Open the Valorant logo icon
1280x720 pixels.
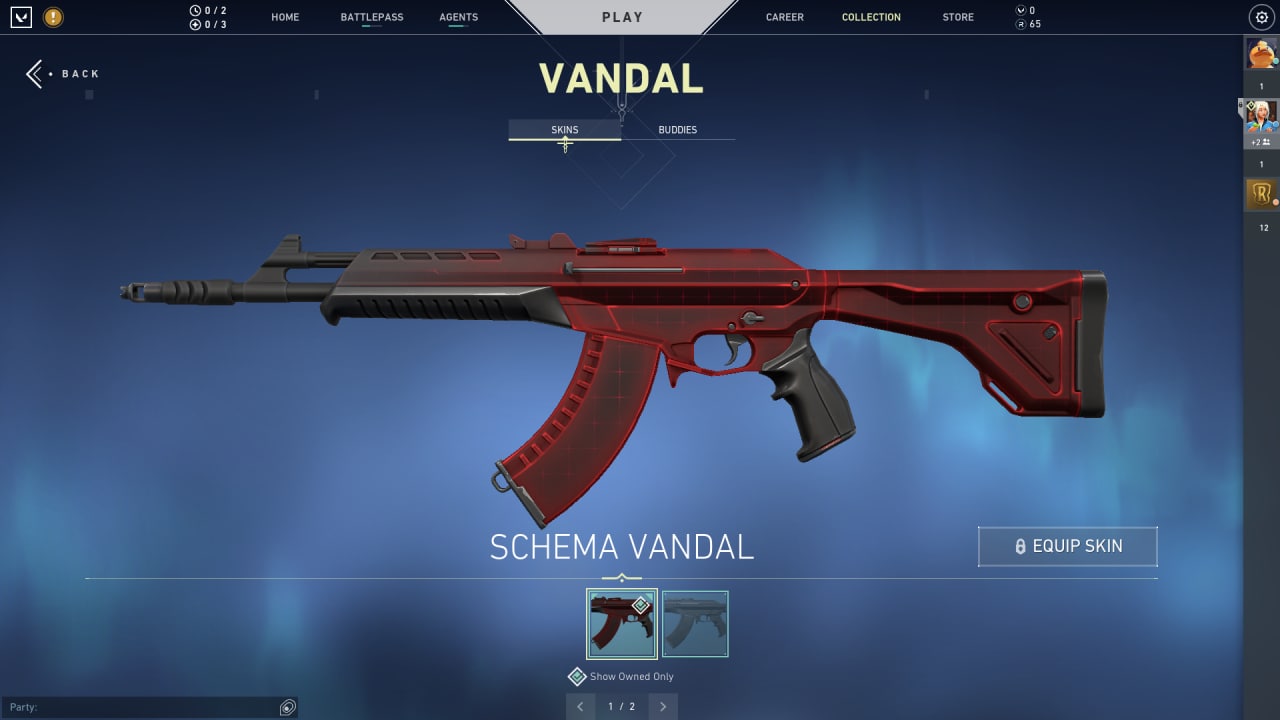point(21,17)
